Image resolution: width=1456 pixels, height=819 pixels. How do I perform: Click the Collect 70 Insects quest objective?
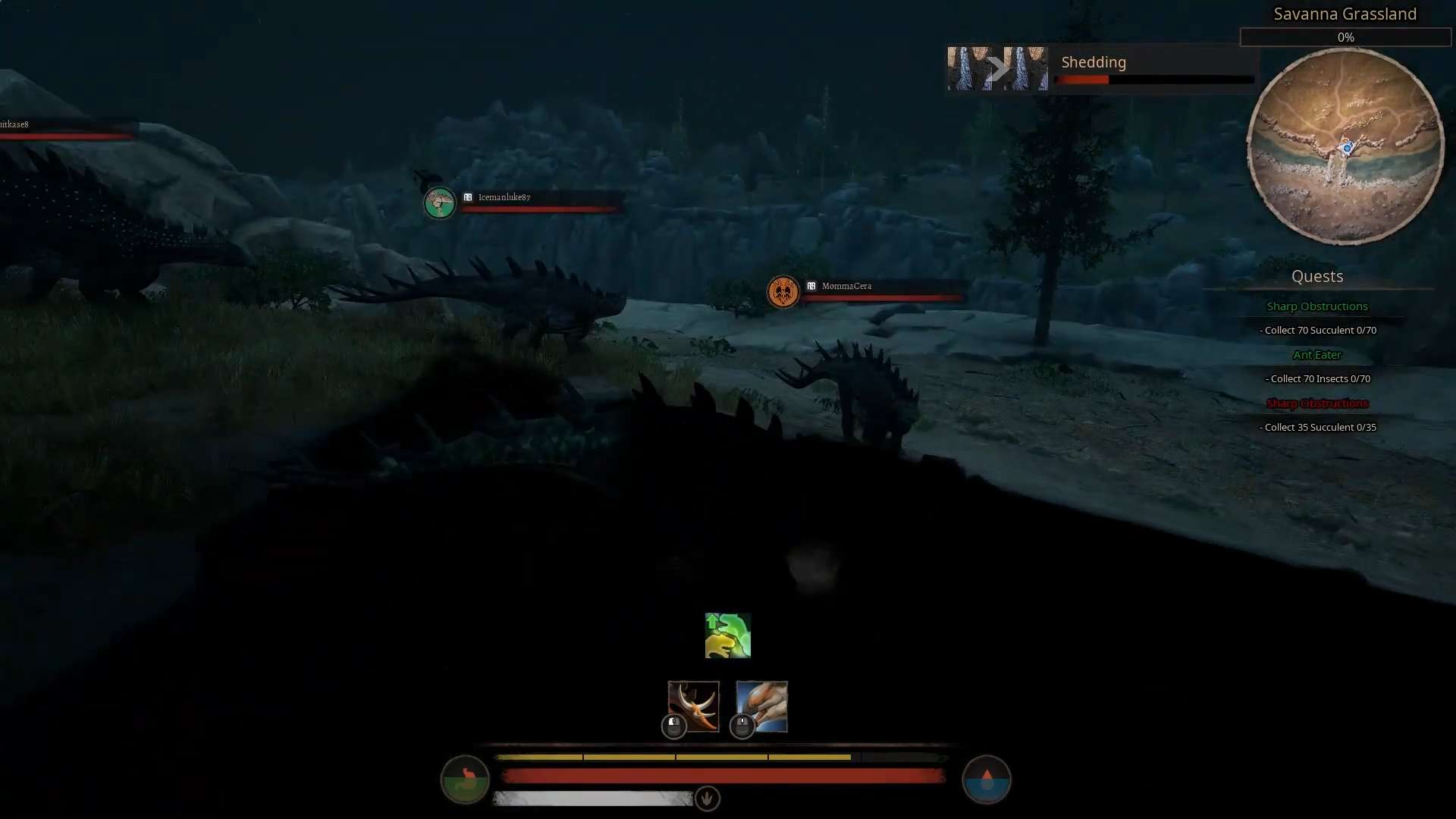(1317, 378)
